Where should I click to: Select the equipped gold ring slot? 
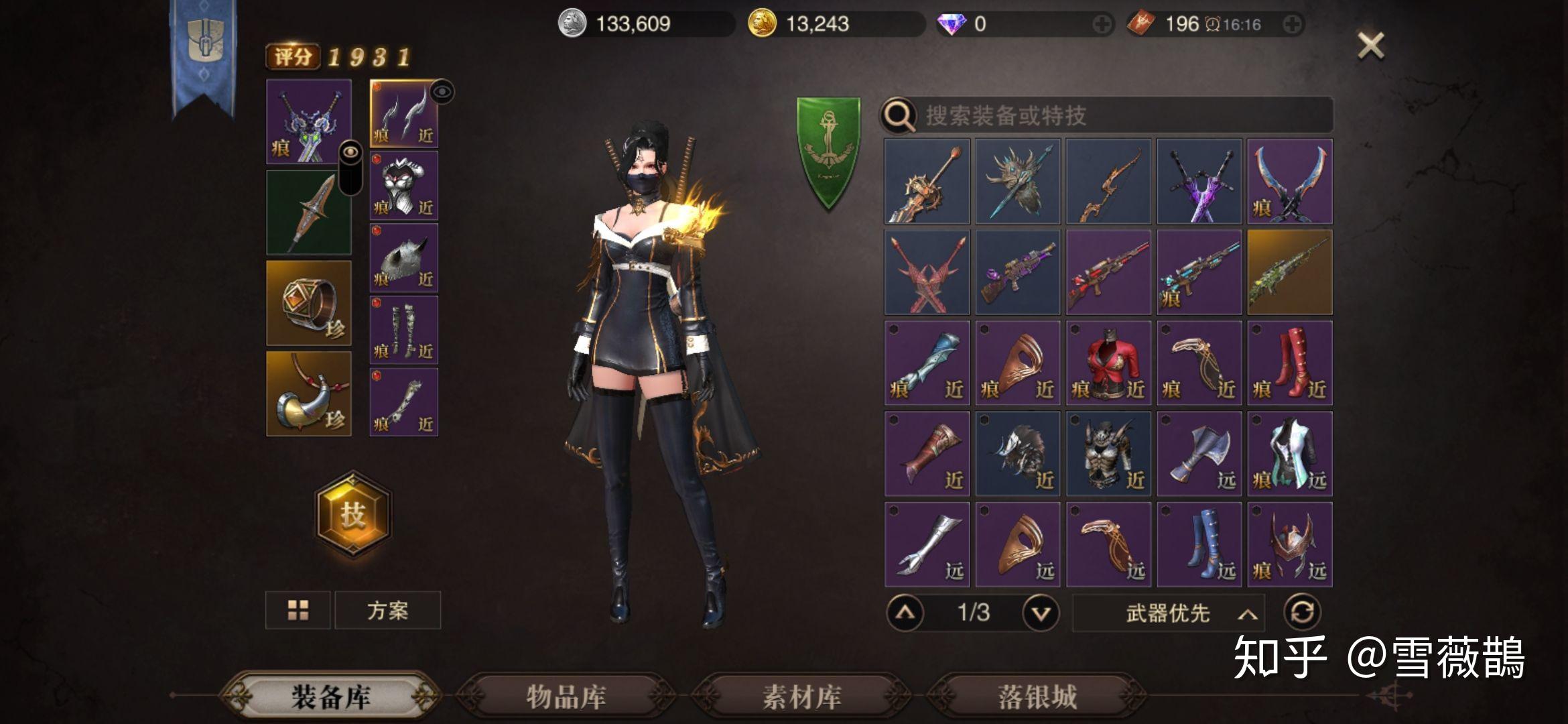pyautogui.click(x=309, y=303)
